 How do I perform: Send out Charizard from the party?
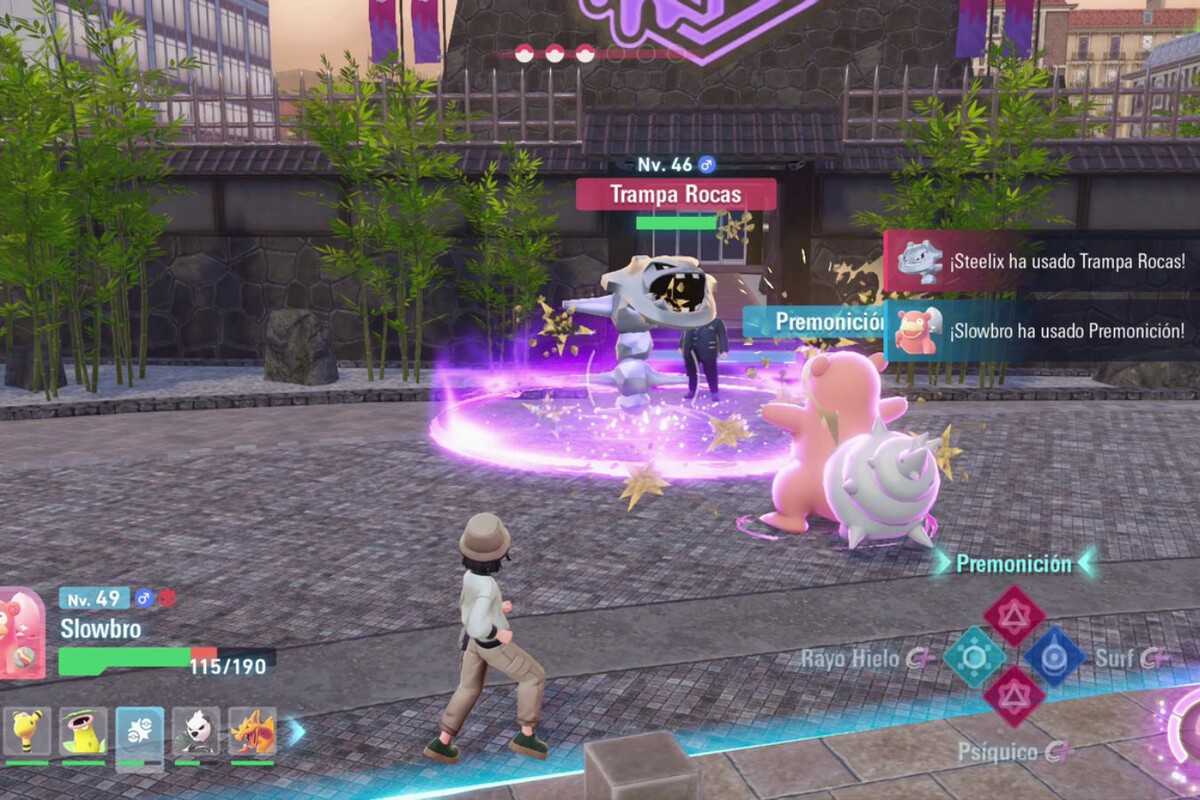[x=252, y=731]
